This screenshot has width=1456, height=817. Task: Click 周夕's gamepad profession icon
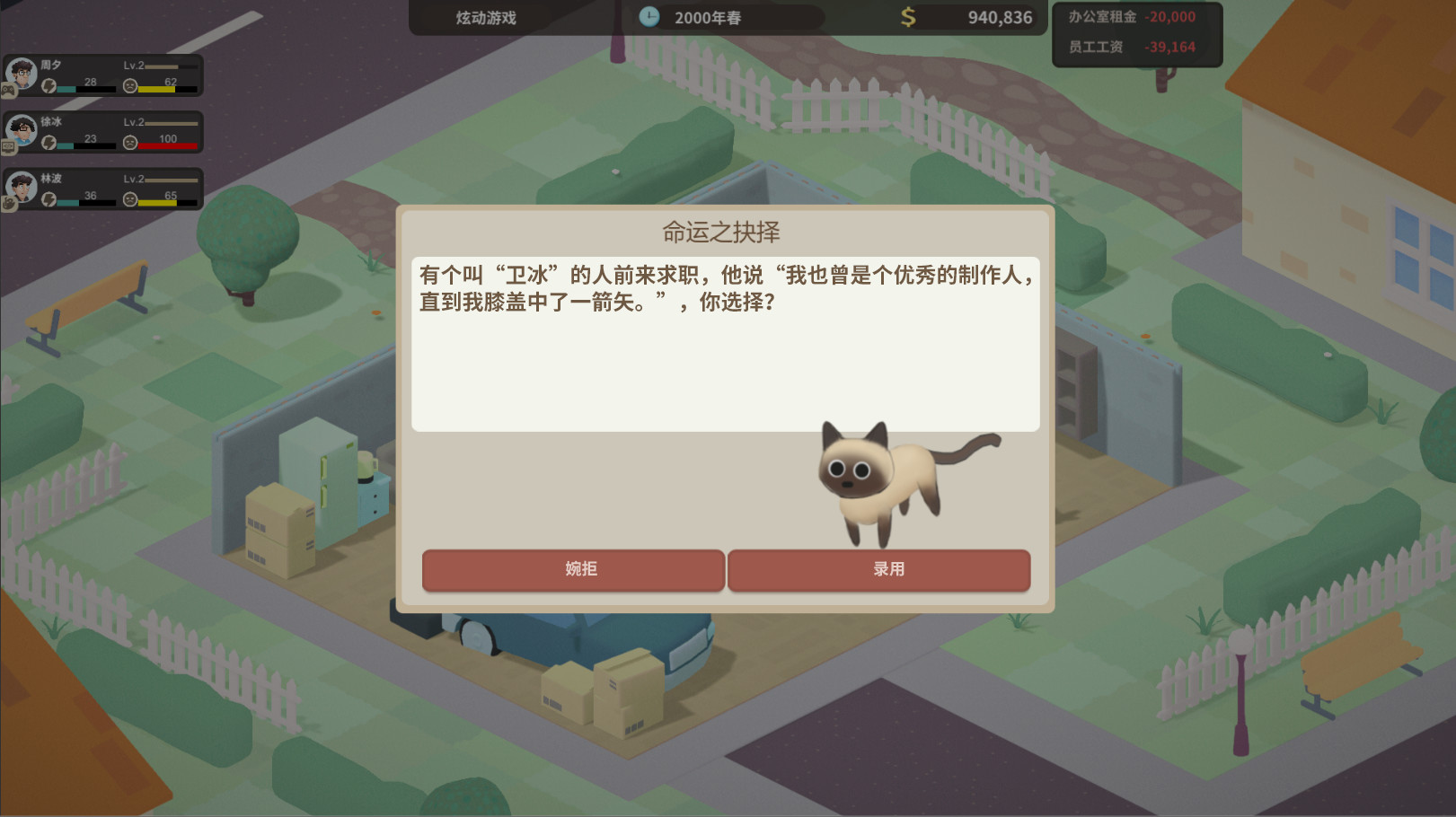8,91
